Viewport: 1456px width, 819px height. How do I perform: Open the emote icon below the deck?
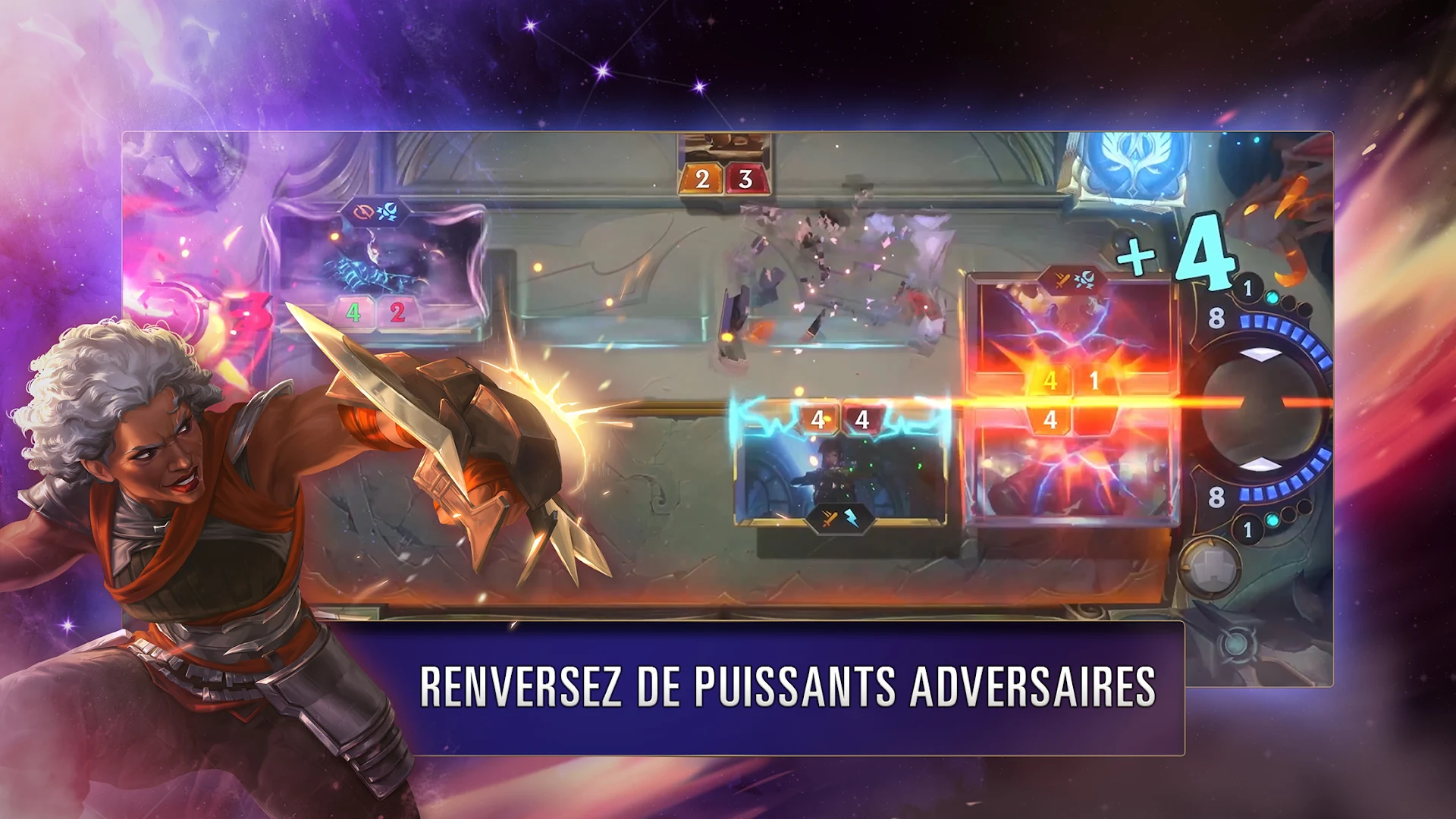click(1238, 645)
